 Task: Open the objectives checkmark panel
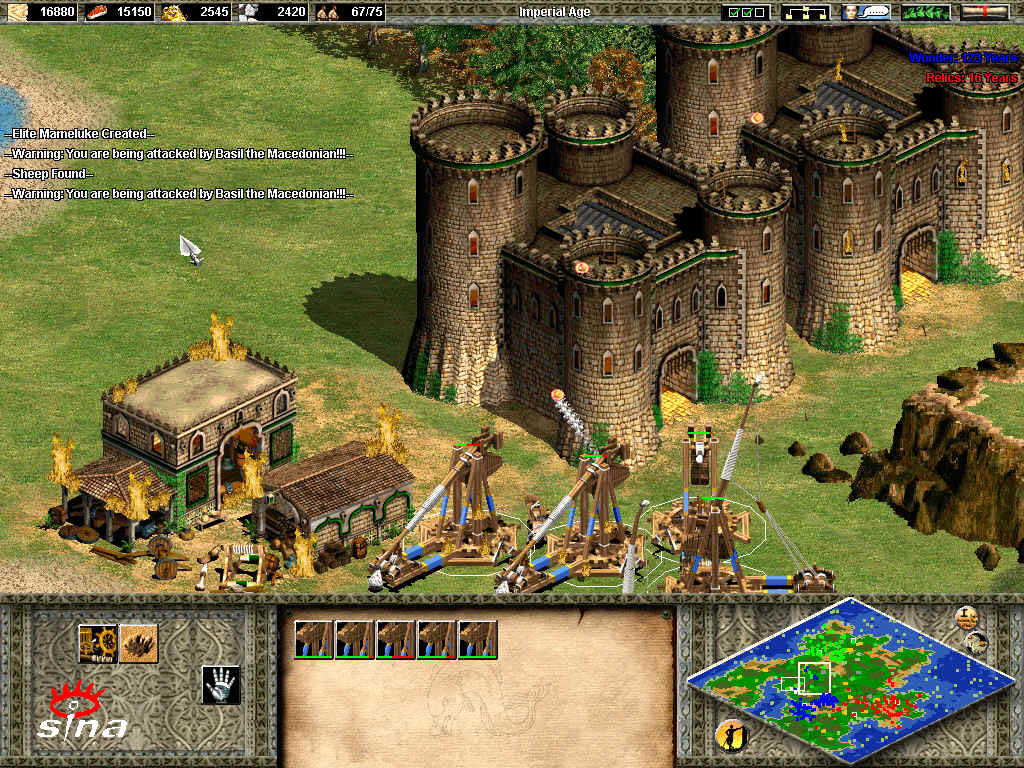point(746,12)
